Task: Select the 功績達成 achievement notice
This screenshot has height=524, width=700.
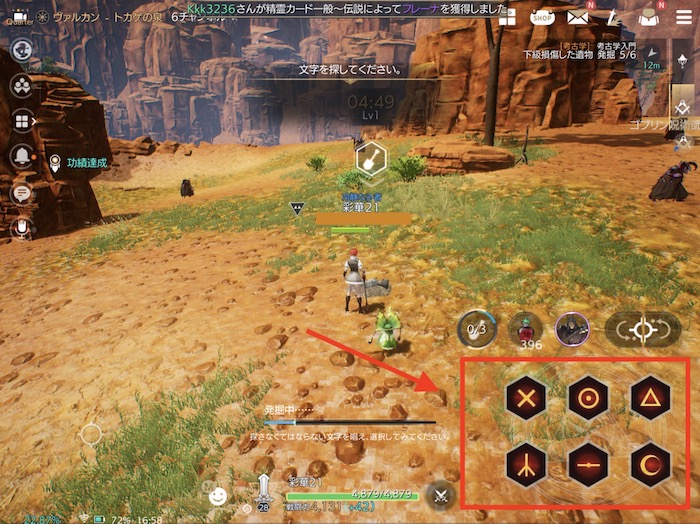Action: [85, 161]
